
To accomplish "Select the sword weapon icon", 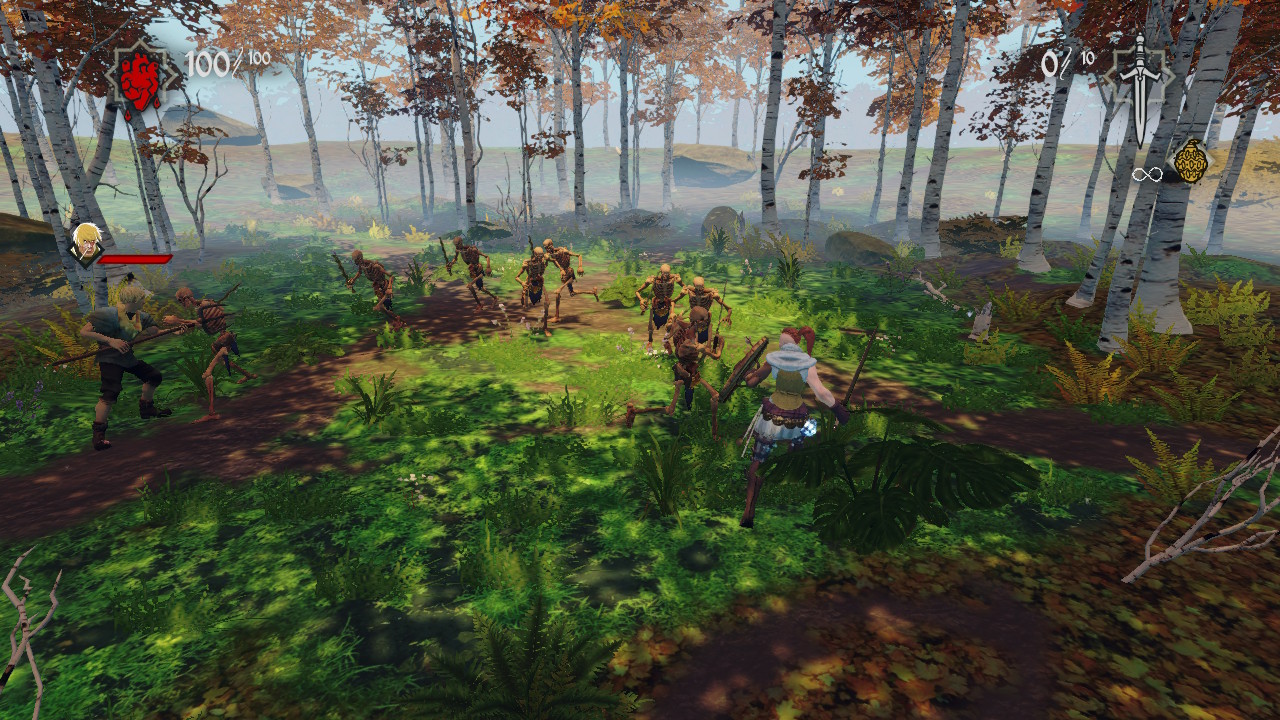I will (x=1140, y=82).
